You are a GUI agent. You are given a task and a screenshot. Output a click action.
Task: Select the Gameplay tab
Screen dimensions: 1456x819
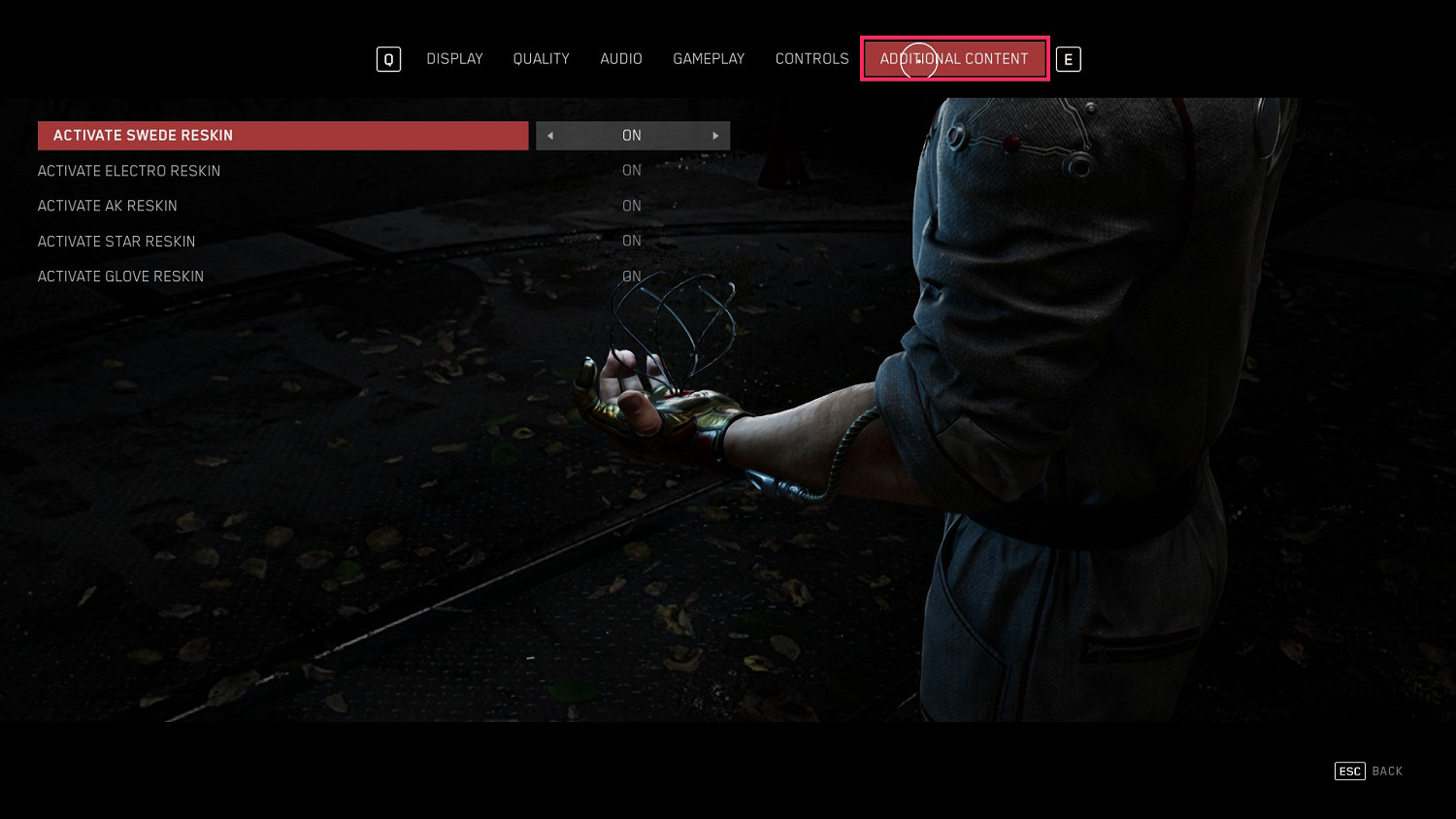(x=709, y=59)
